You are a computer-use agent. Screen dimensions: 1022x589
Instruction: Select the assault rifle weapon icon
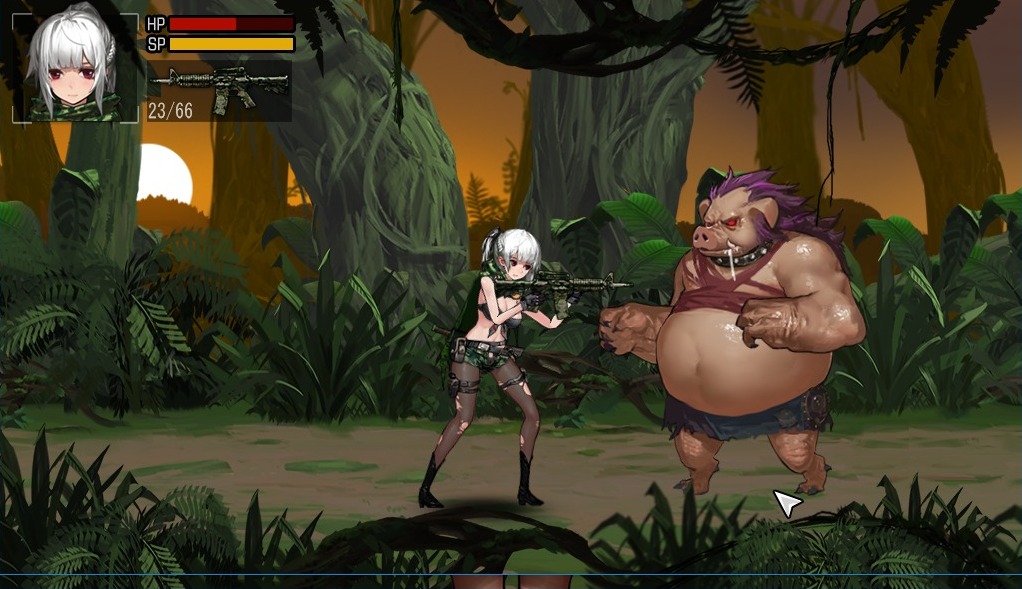pyautogui.click(x=219, y=80)
